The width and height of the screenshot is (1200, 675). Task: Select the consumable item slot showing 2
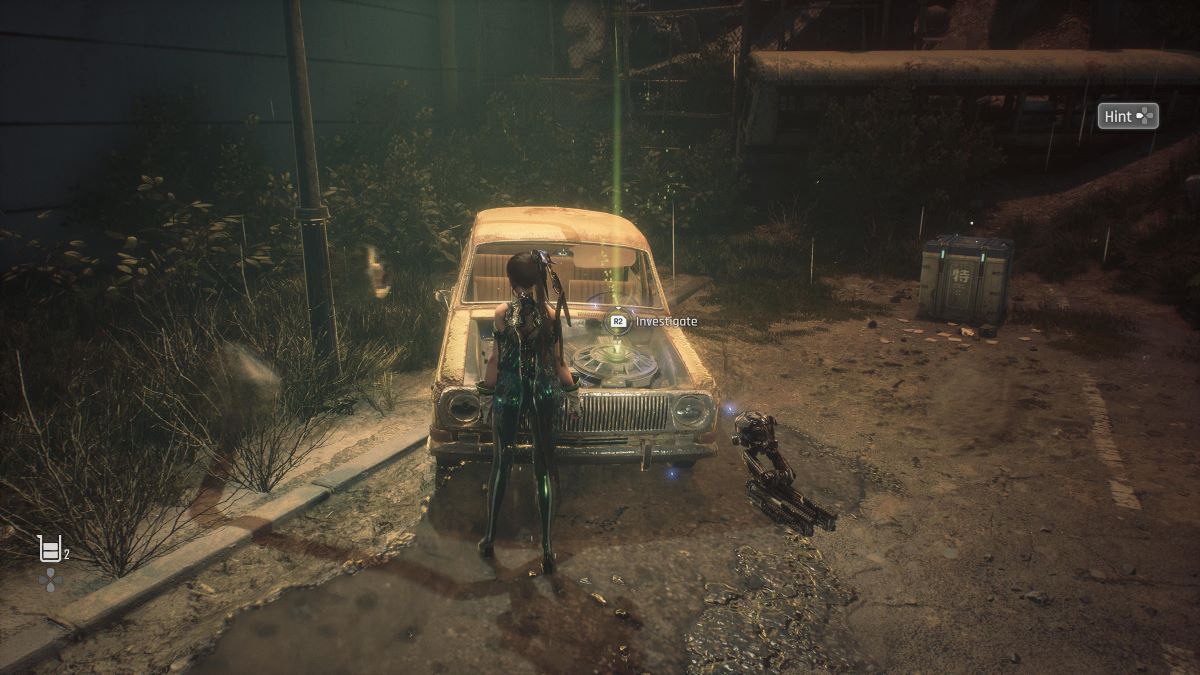pos(50,548)
